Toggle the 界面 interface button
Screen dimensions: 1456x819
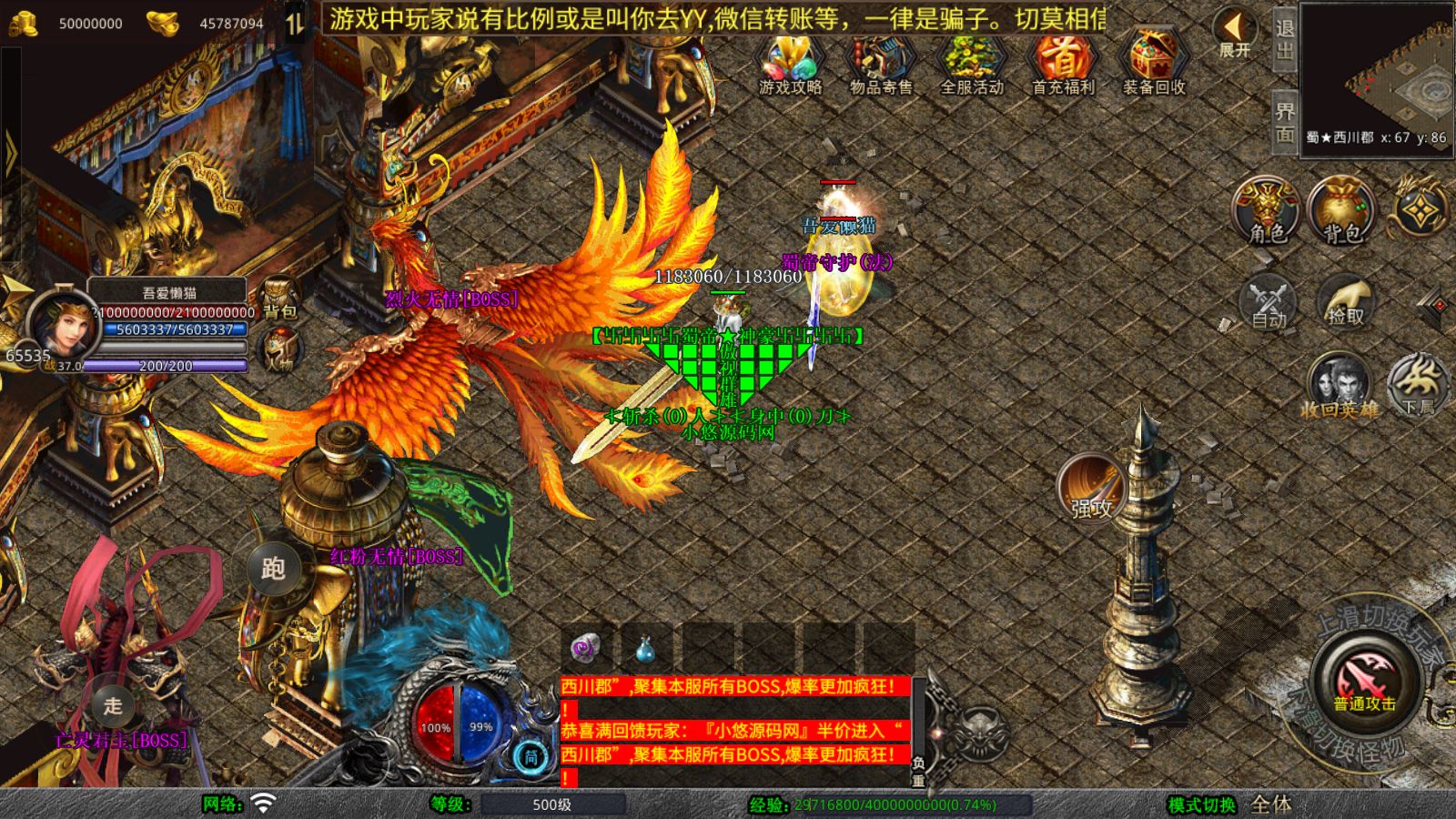(x=1284, y=122)
